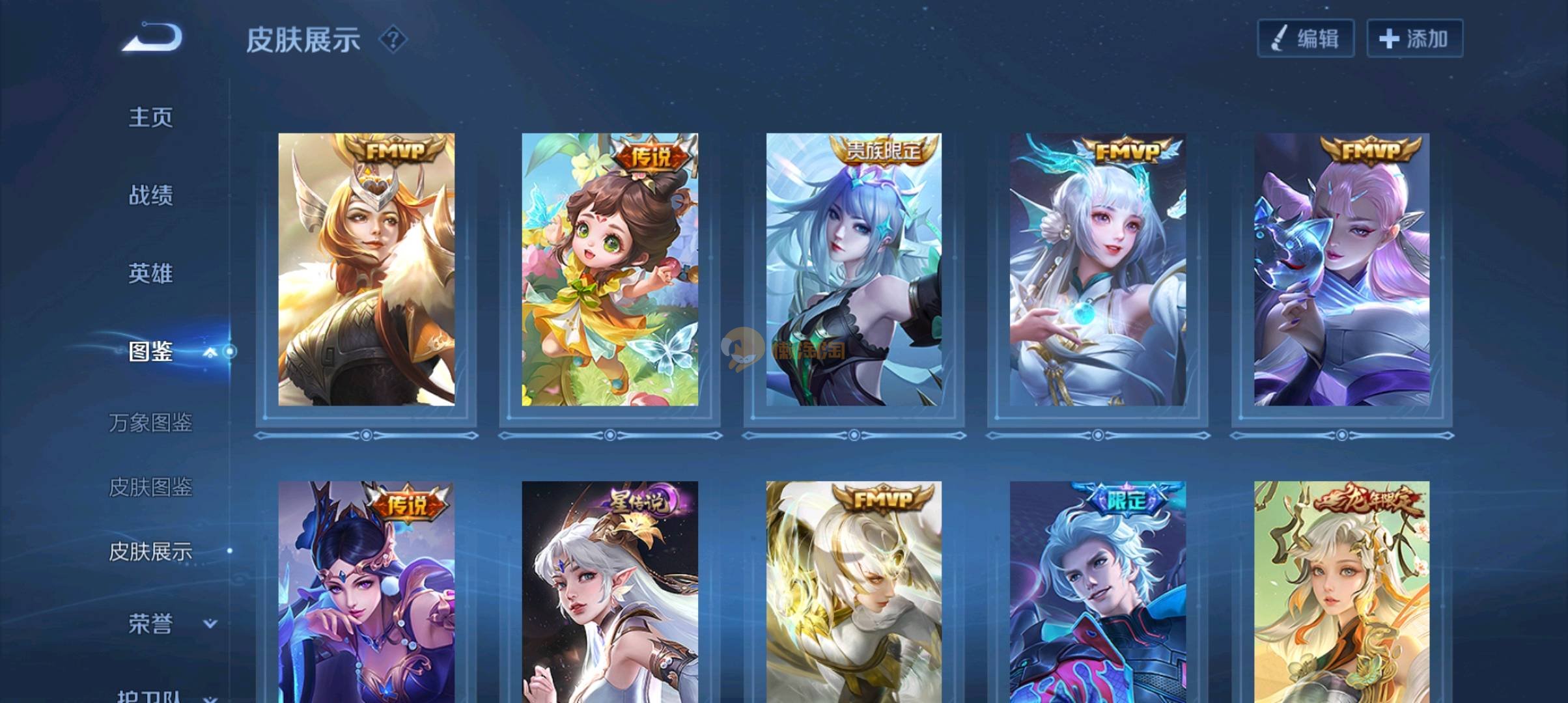Pick the pink-haired FMVP skin with fish mask

tap(1341, 269)
